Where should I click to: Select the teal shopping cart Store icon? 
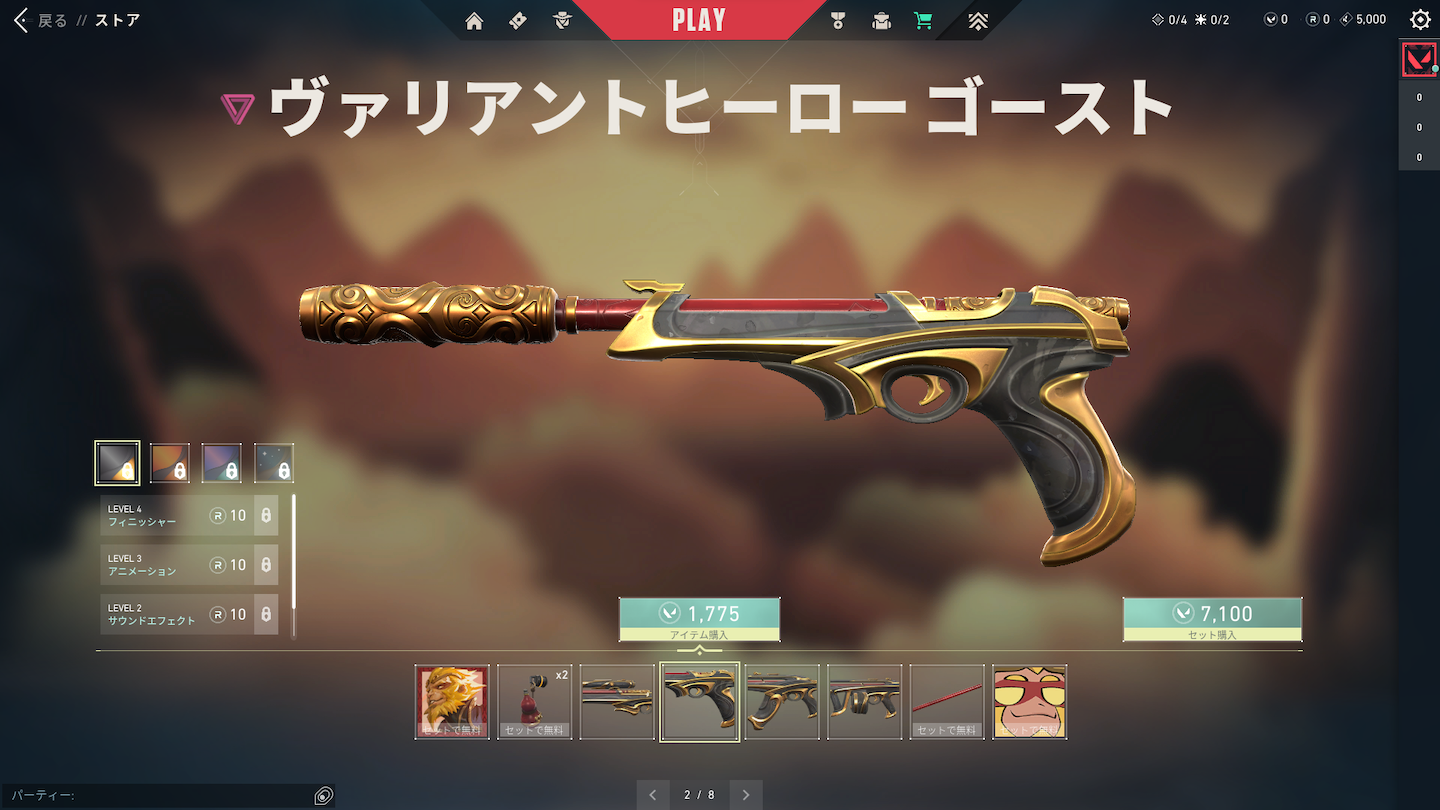click(923, 19)
